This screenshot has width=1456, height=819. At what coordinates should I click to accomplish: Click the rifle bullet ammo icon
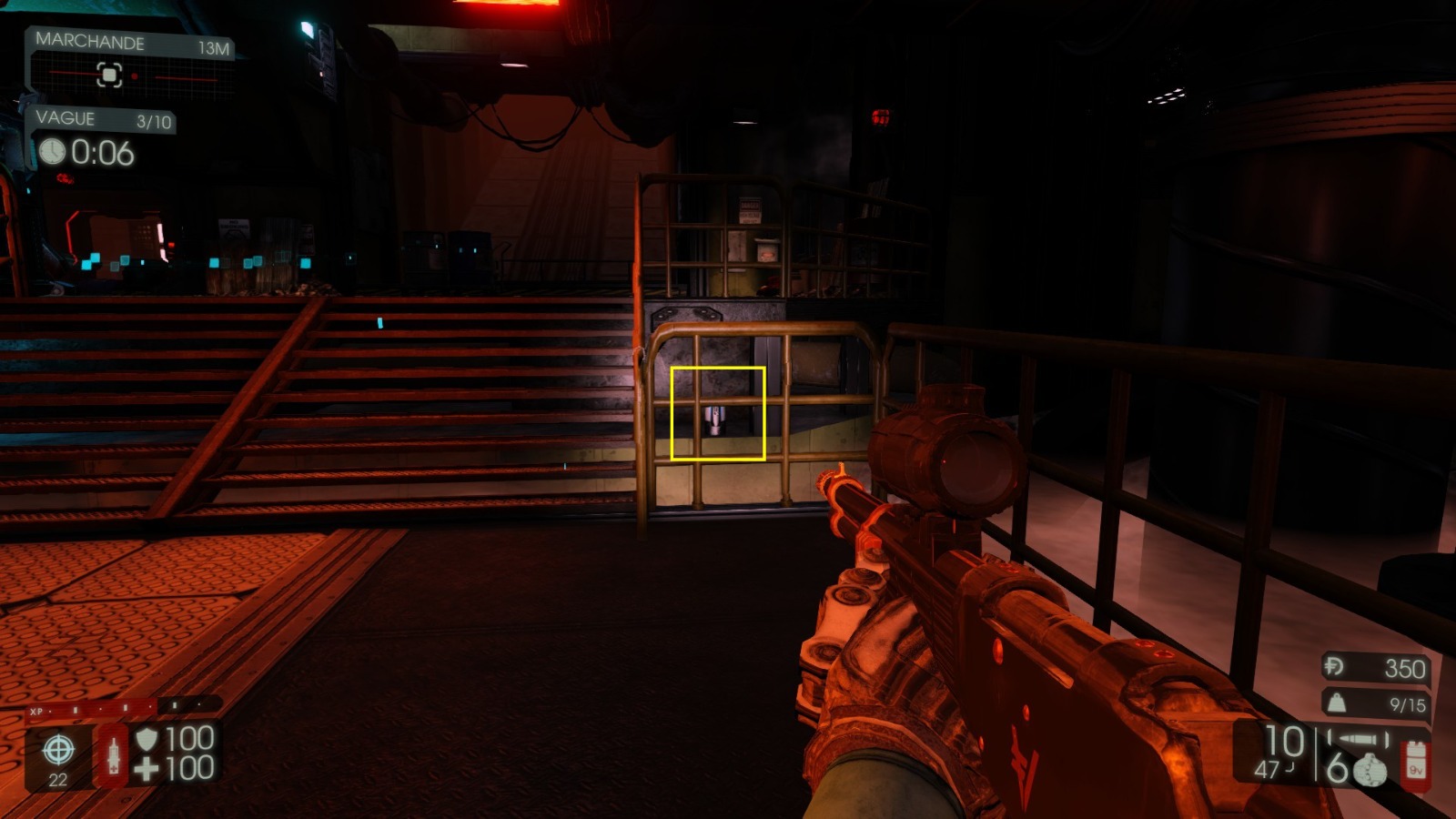pyautogui.click(x=1358, y=738)
